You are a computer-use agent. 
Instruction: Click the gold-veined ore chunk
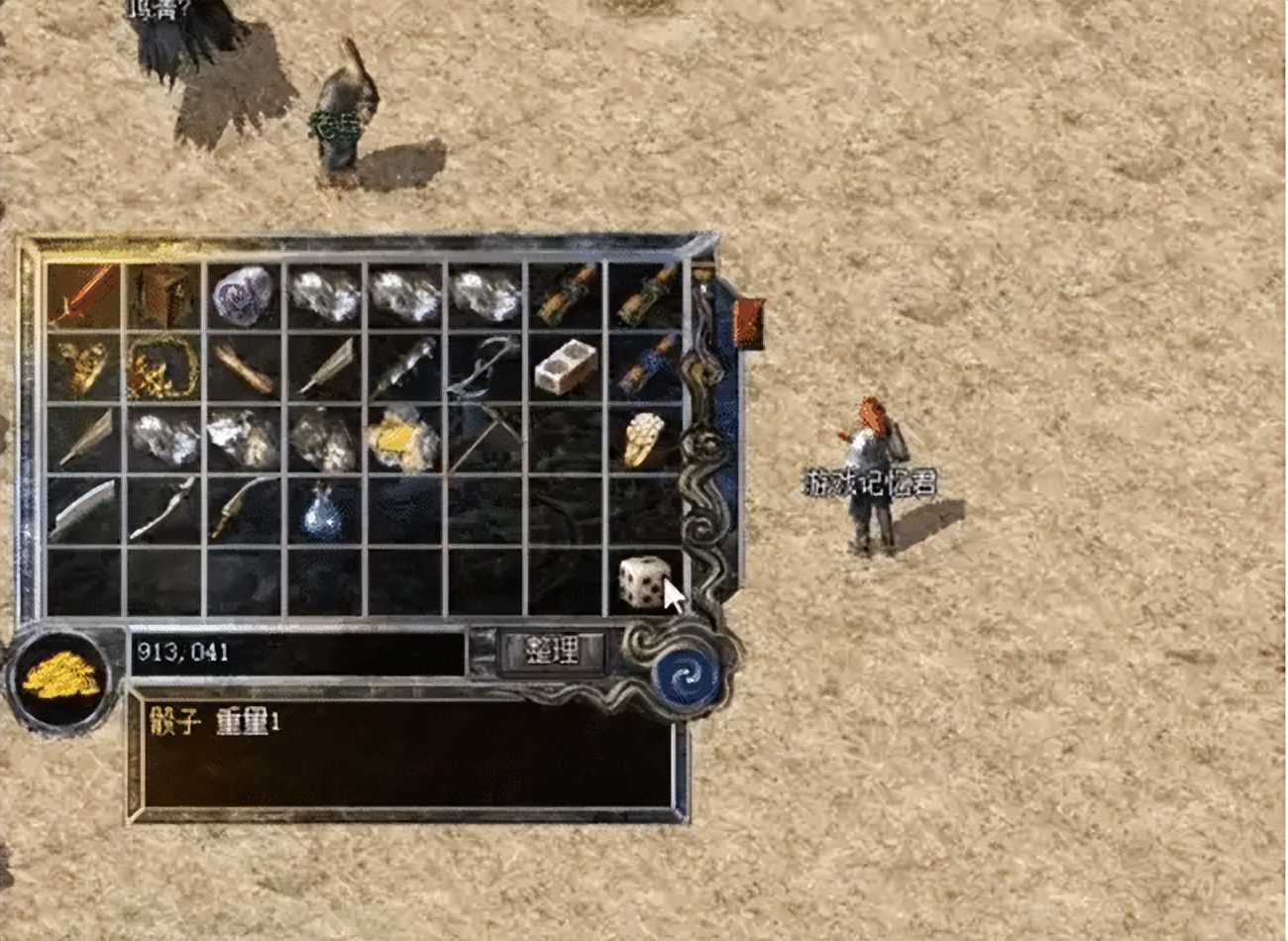[x=403, y=439]
